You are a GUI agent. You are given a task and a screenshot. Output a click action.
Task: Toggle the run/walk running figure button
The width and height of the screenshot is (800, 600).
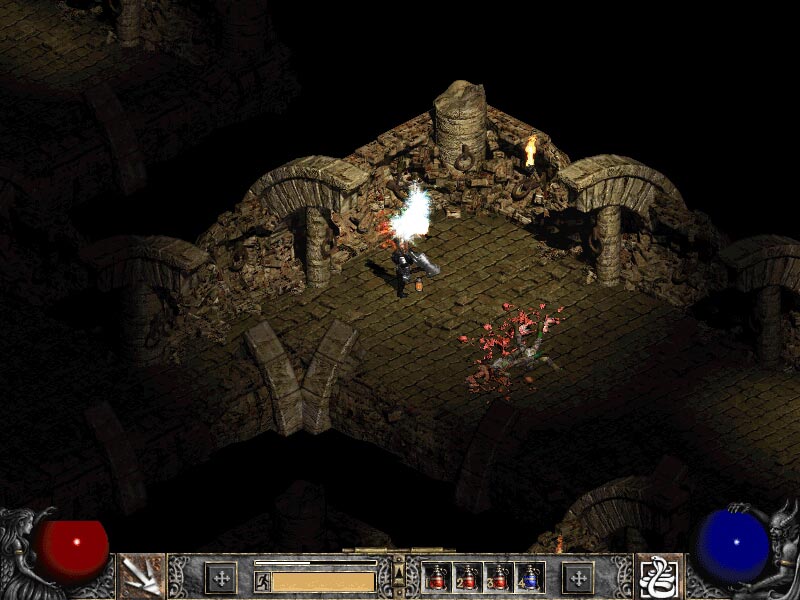(262, 581)
